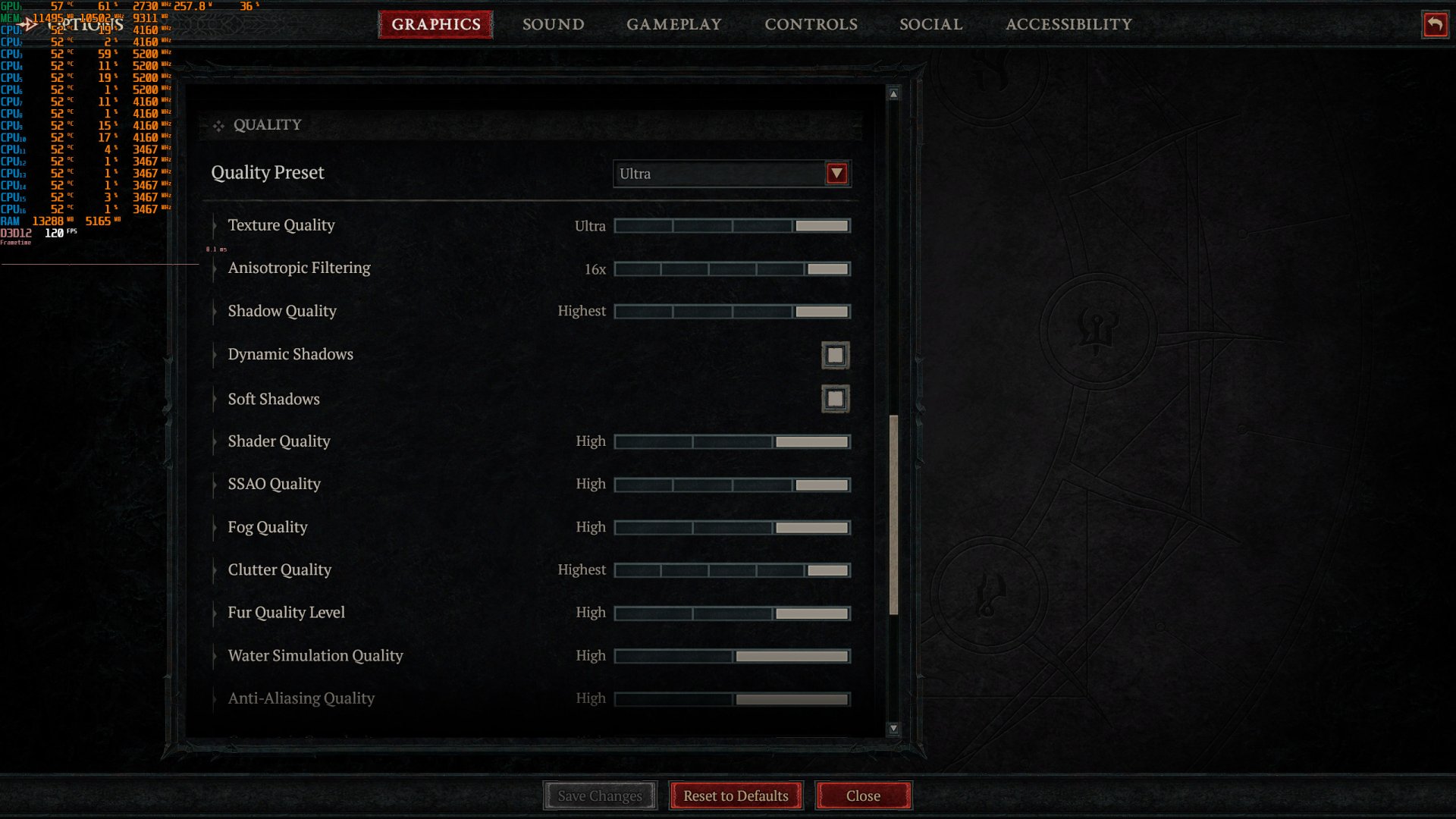Expand the Fur Quality Level setting

[214, 613]
